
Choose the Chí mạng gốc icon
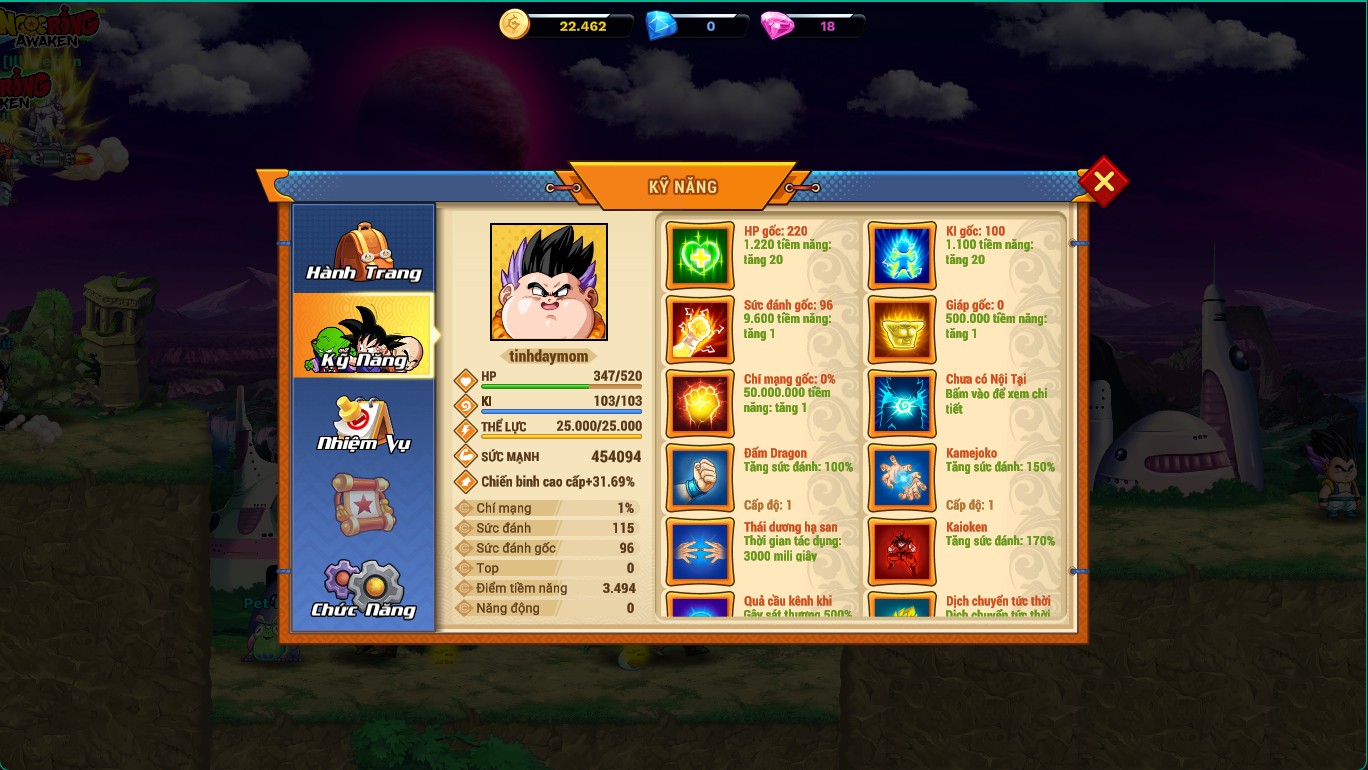pos(700,404)
